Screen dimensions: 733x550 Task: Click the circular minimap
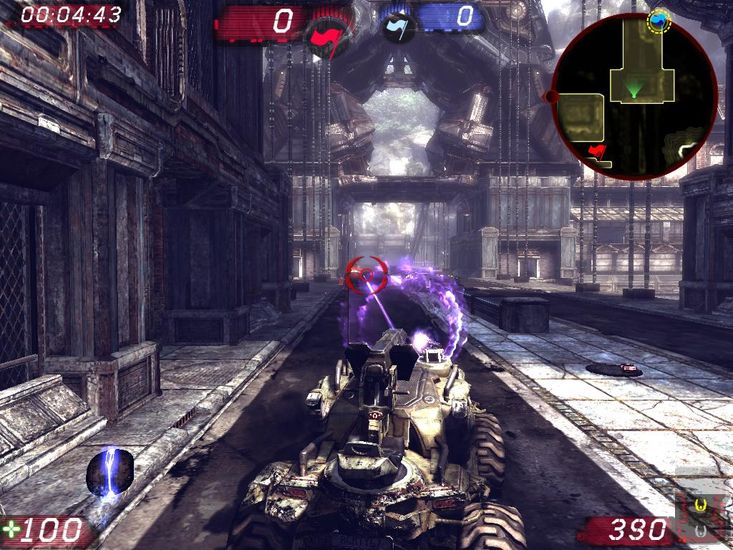tap(634, 96)
